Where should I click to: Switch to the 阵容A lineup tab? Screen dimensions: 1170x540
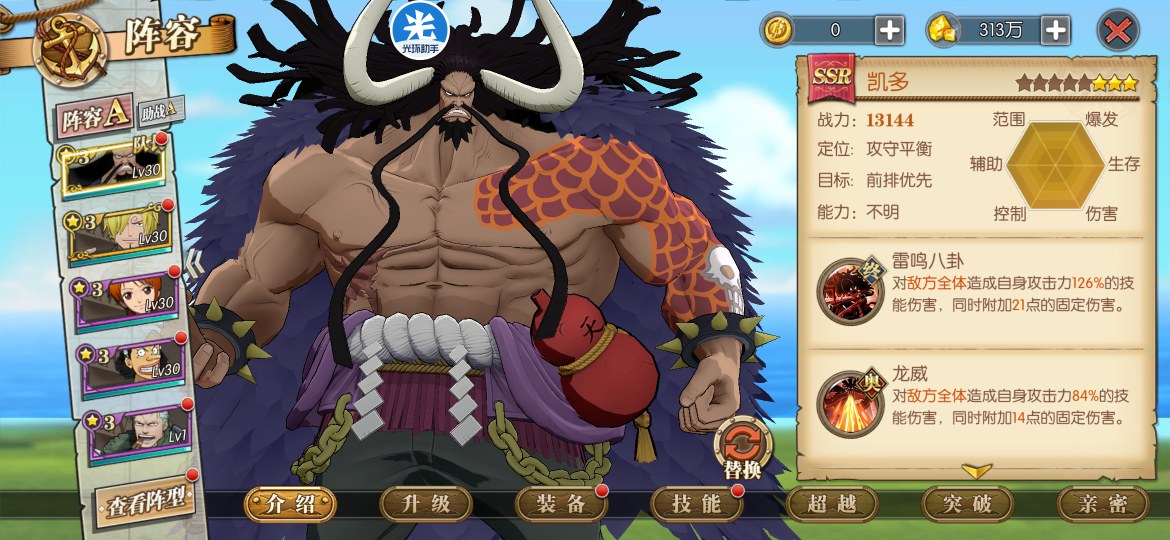[x=94, y=118]
